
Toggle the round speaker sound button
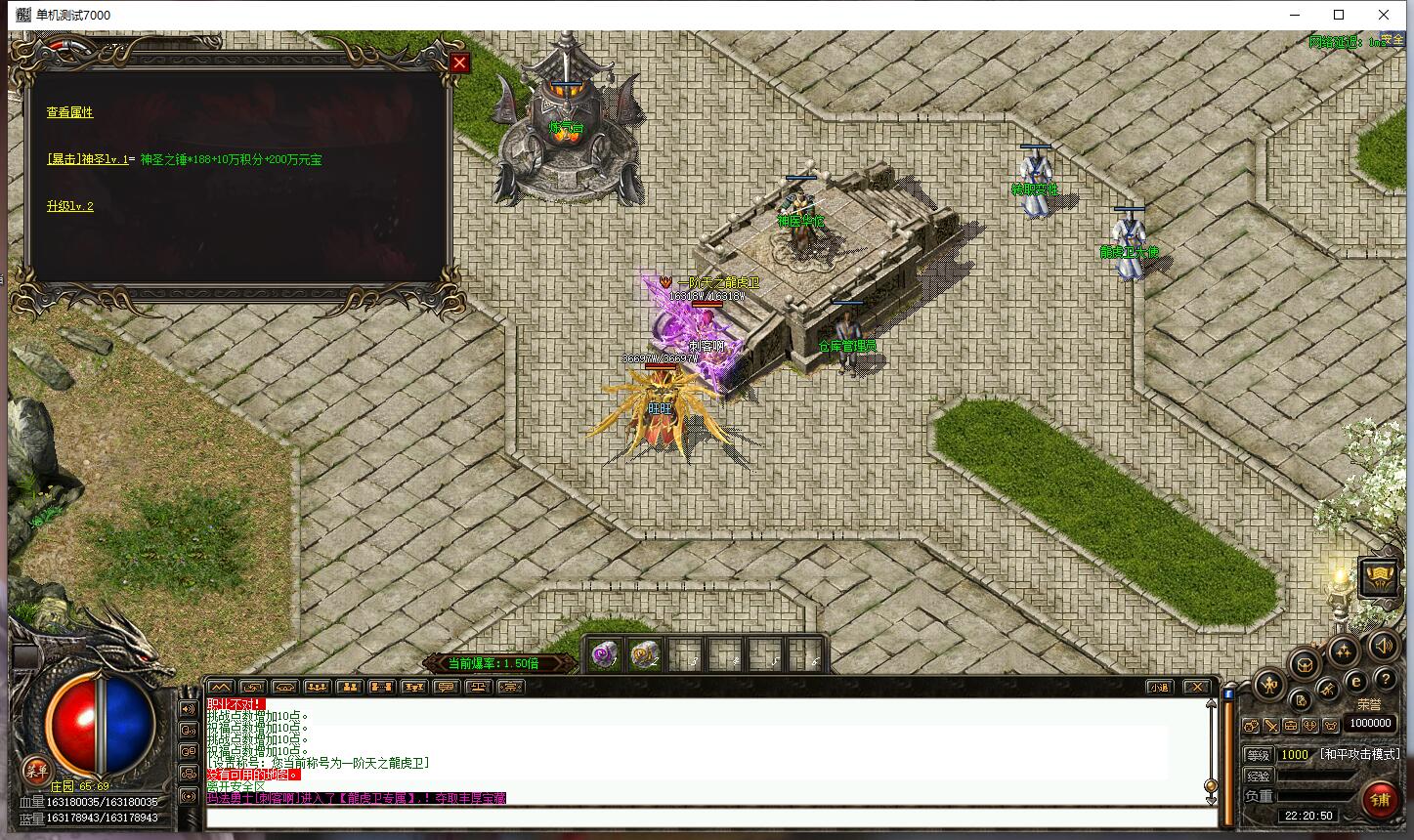point(1383,646)
